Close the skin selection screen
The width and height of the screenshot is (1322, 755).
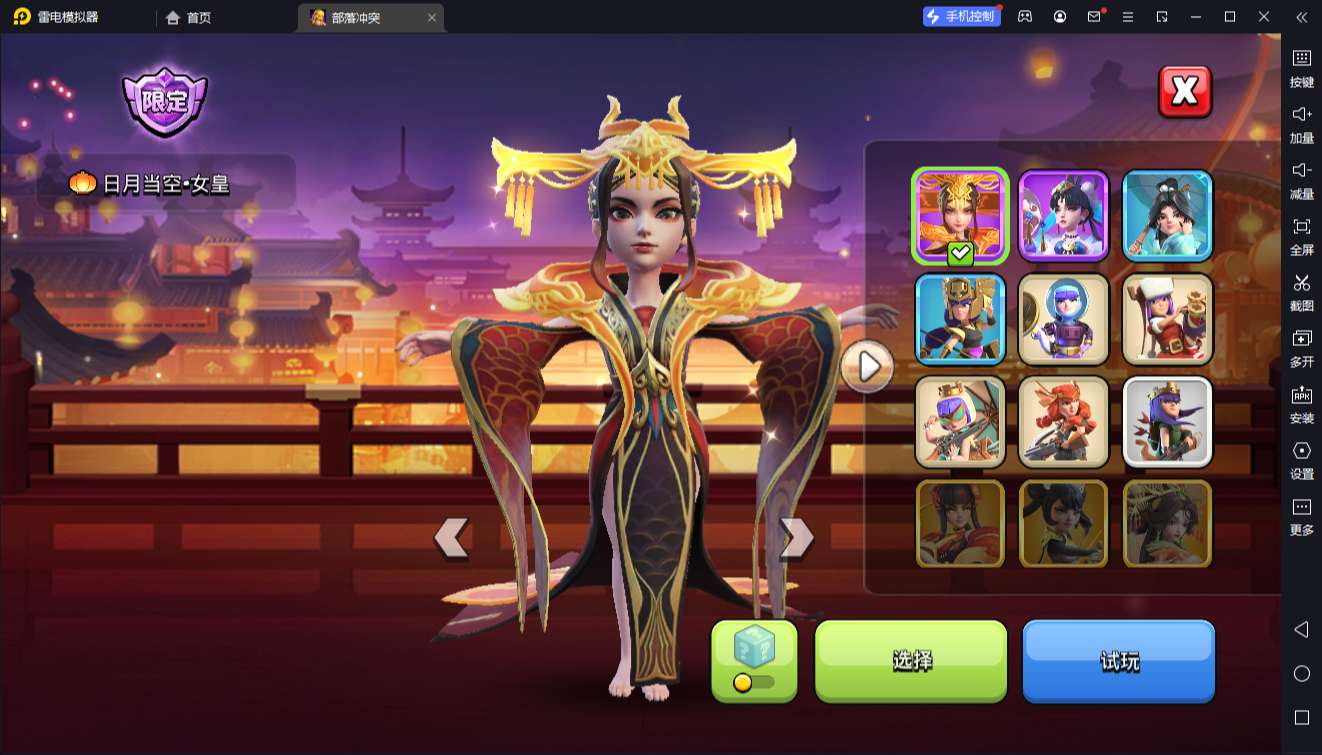(x=1184, y=92)
